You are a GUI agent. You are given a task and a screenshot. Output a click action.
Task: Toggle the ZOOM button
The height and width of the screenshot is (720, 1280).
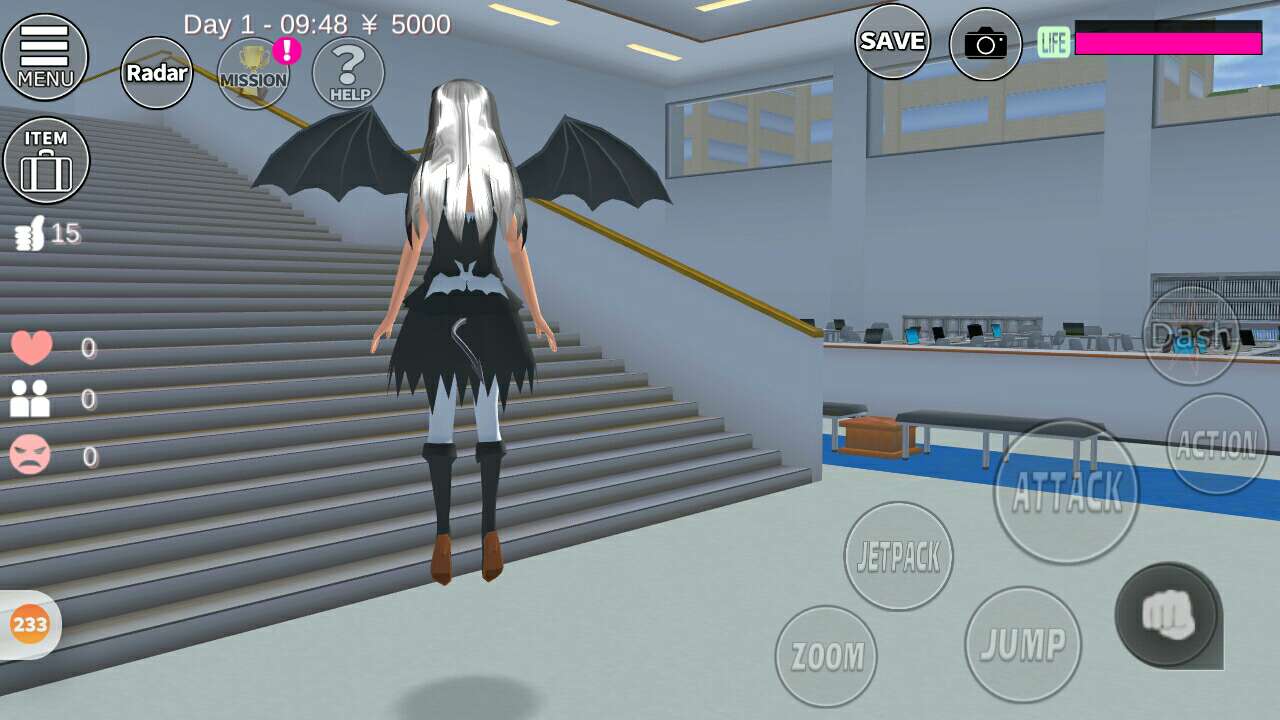pyautogui.click(x=826, y=656)
